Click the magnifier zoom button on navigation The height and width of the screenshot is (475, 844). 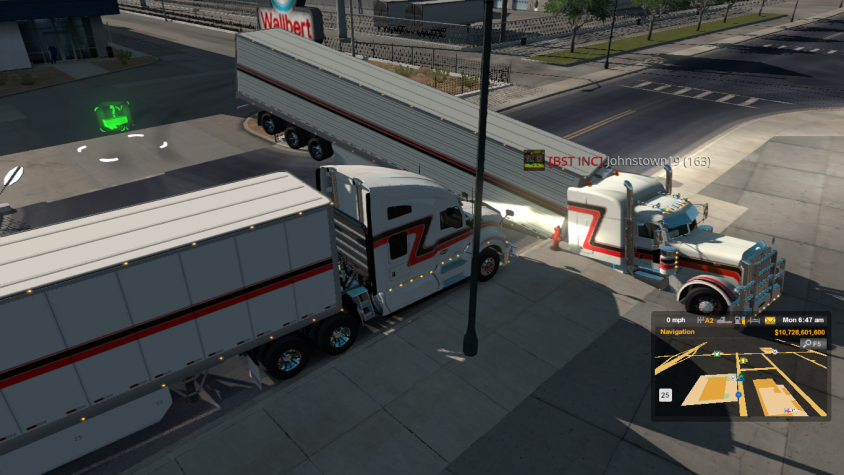point(808,343)
